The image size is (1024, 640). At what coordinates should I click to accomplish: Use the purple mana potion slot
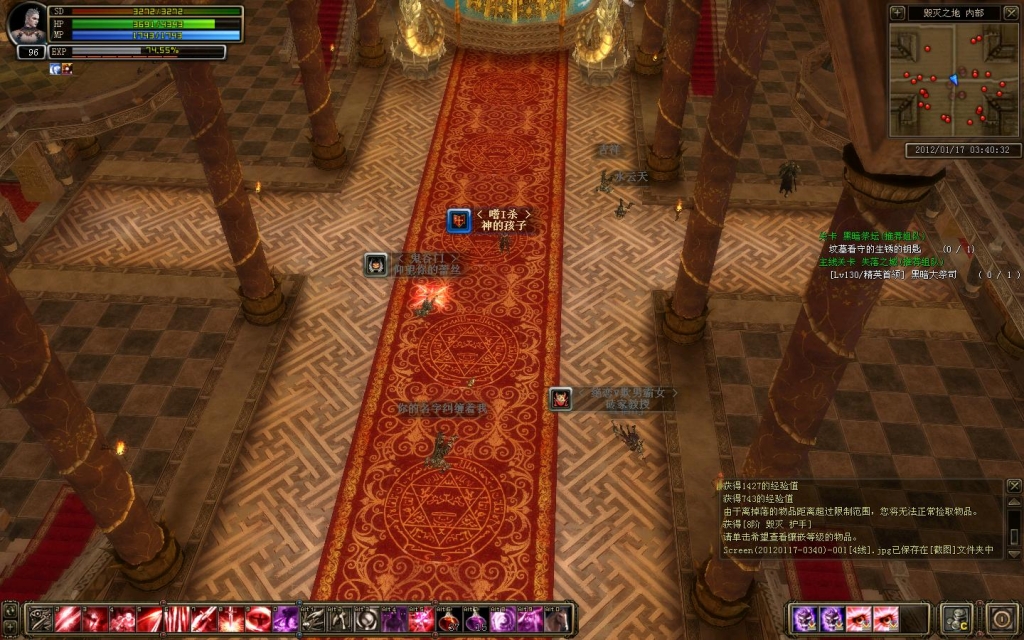(475, 619)
